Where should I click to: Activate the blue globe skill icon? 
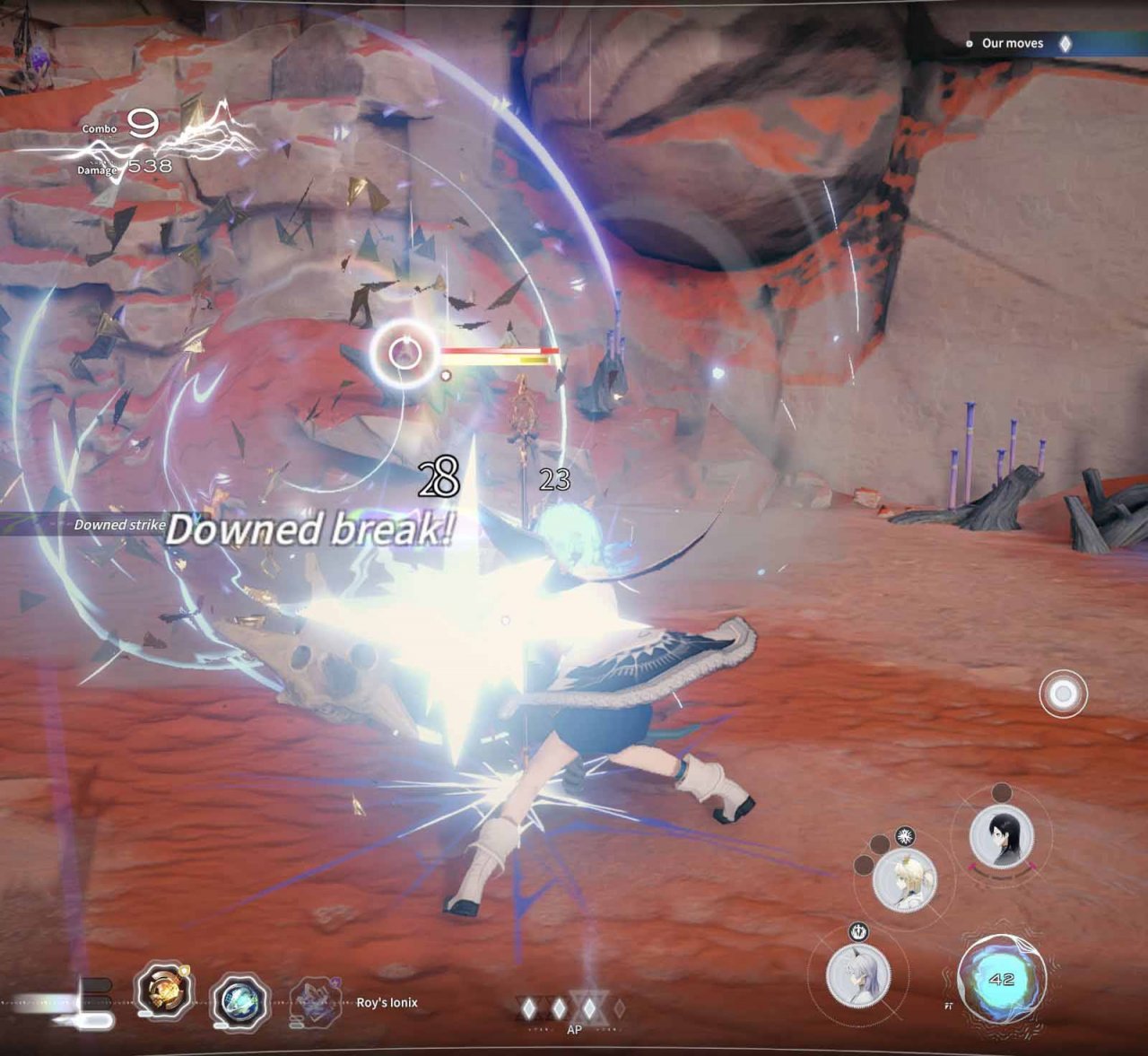(x=239, y=999)
